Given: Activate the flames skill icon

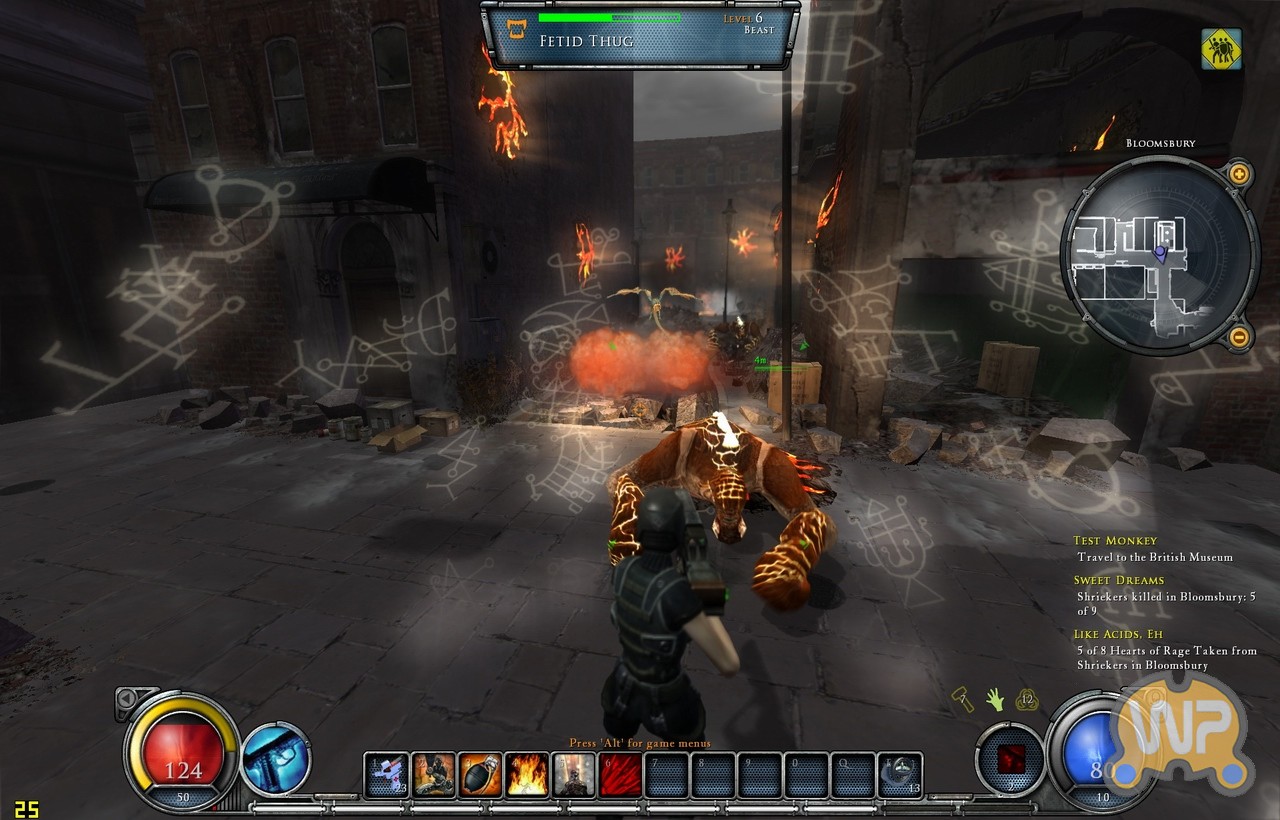Looking at the screenshot, I should [x=527, y=775].
